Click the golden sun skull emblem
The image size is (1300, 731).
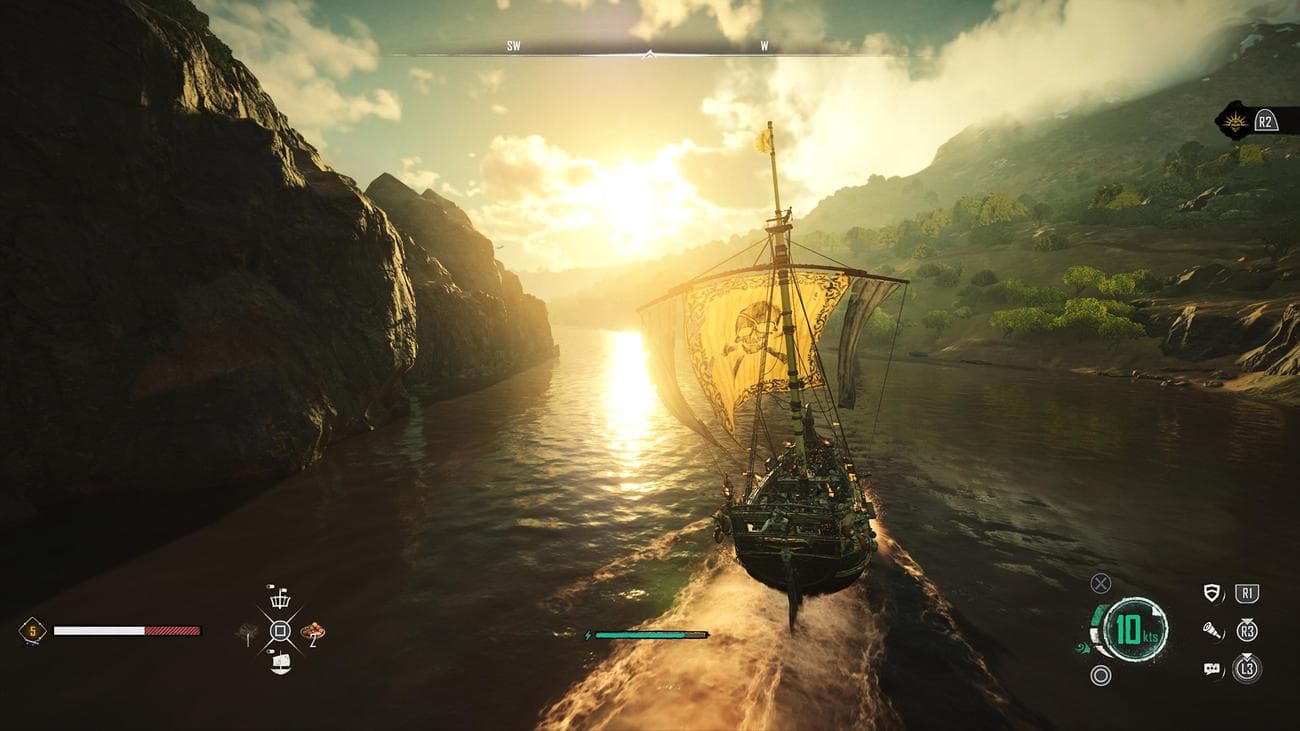click(x=1232, y=121)
